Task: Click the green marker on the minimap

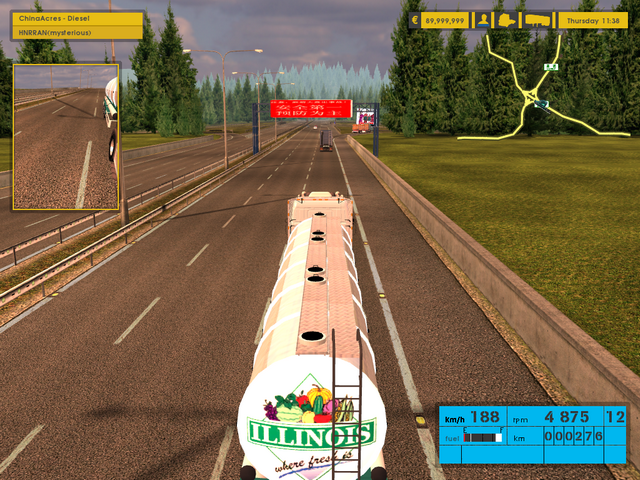Action: [x=550, y=66]
